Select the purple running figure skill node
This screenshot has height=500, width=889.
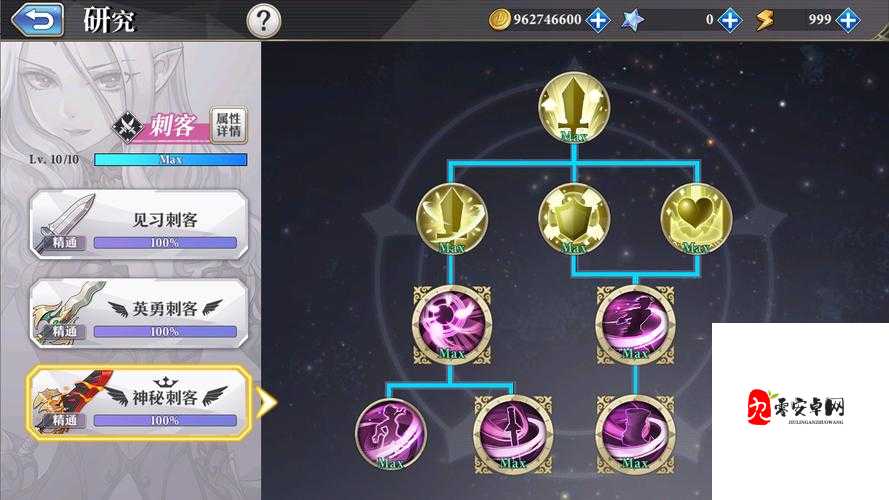coord(390,430)
